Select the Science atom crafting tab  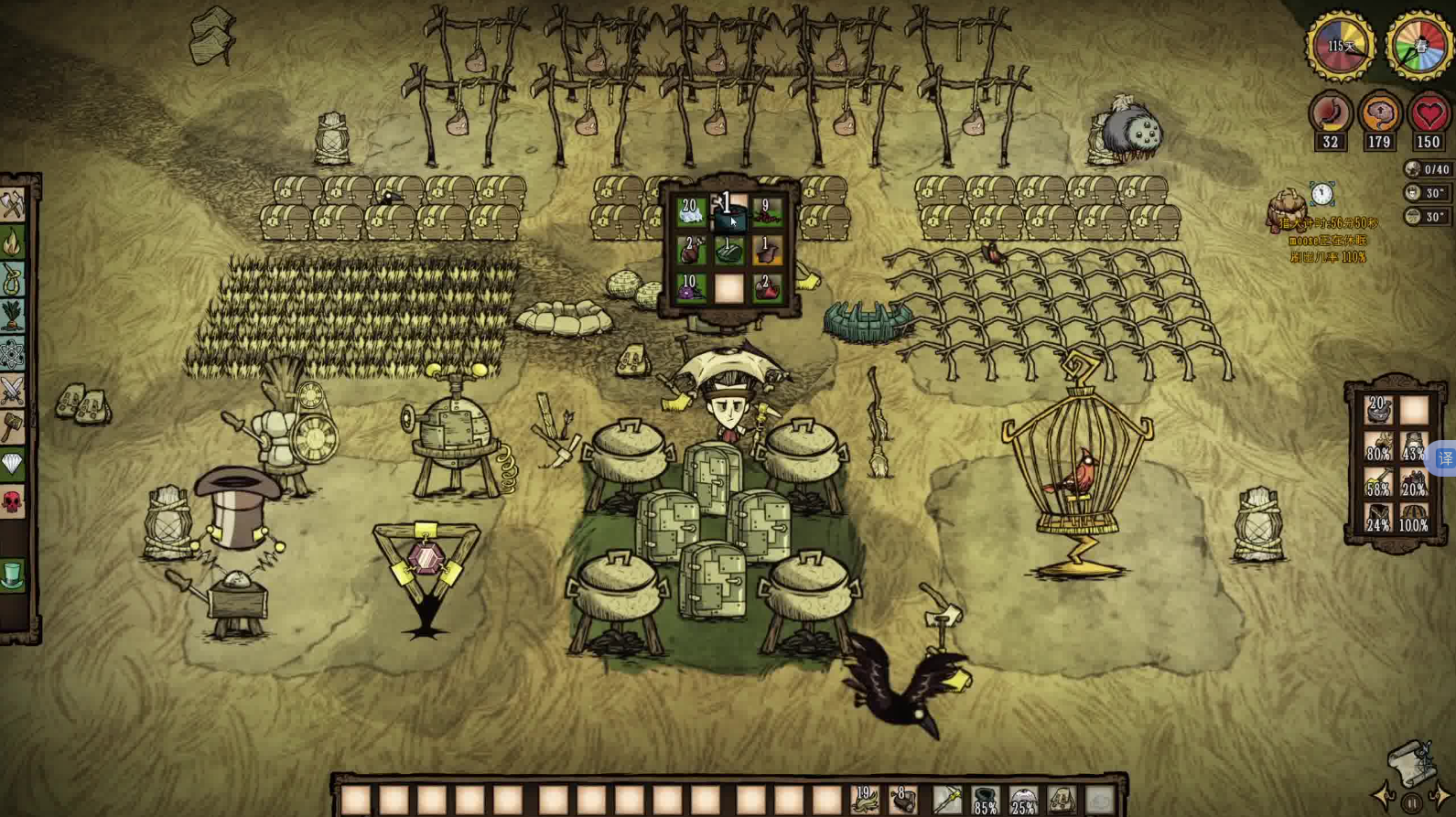click(x=12, y=354)
